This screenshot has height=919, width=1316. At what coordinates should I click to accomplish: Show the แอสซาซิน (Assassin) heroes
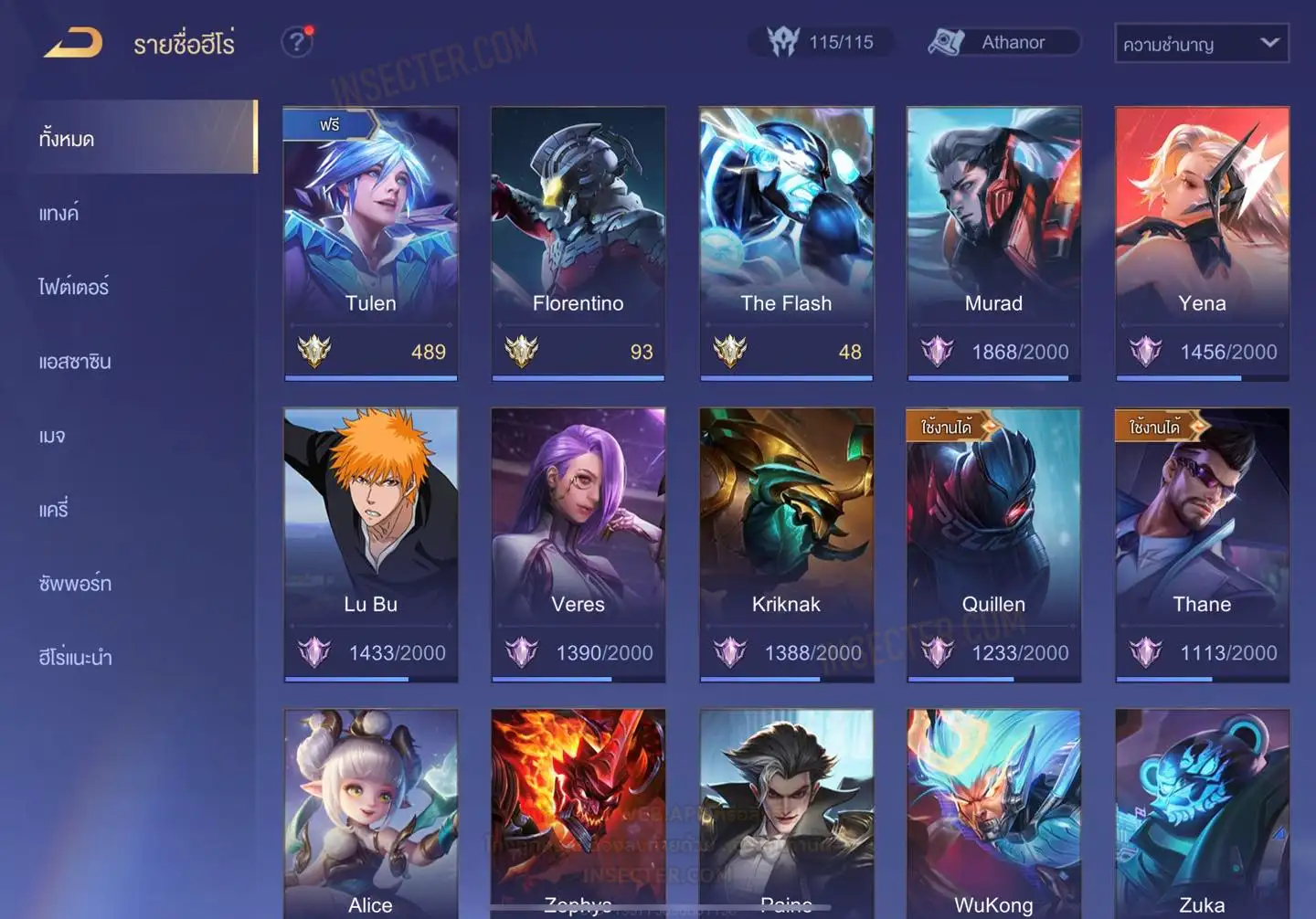[x=75, y=362]
